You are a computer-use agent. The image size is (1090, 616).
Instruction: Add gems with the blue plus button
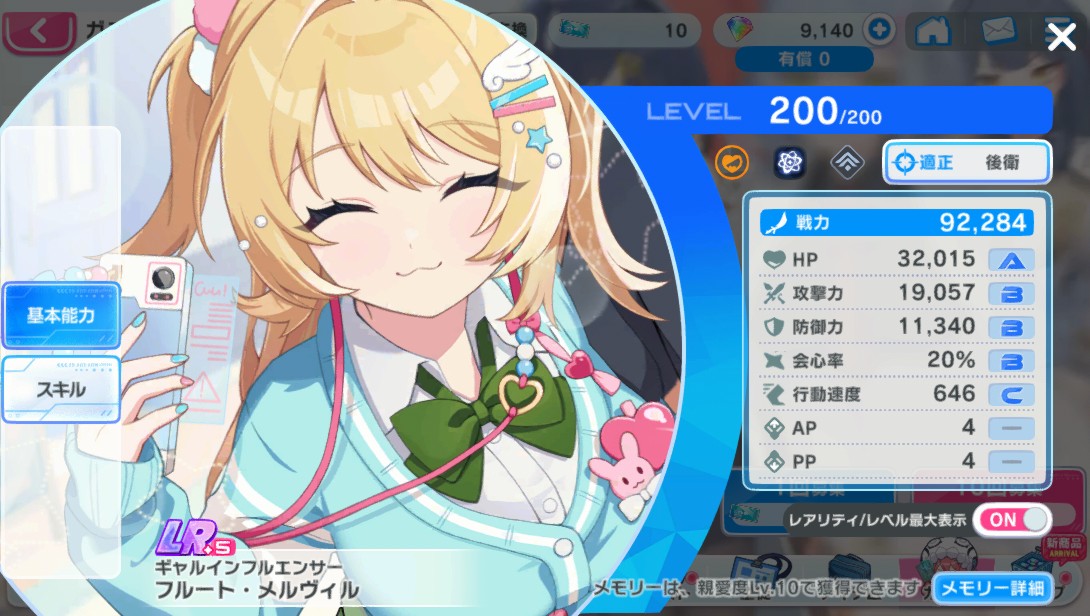[x=880, y=30]
